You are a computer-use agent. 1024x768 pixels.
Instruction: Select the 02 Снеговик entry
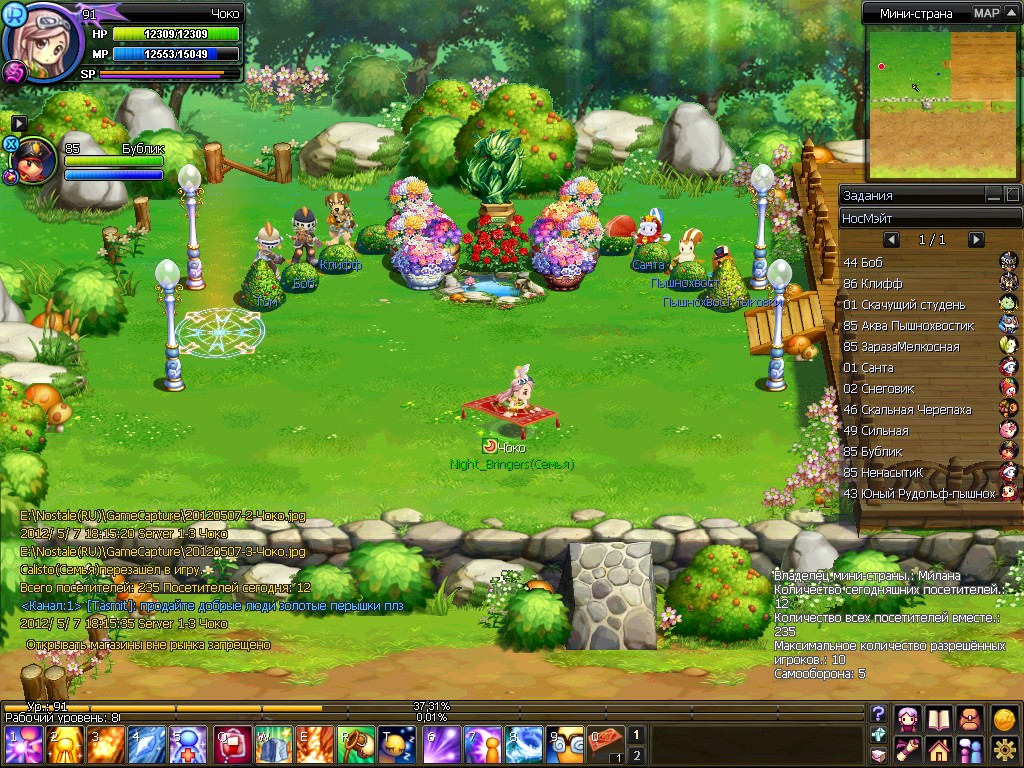[920, 388]
